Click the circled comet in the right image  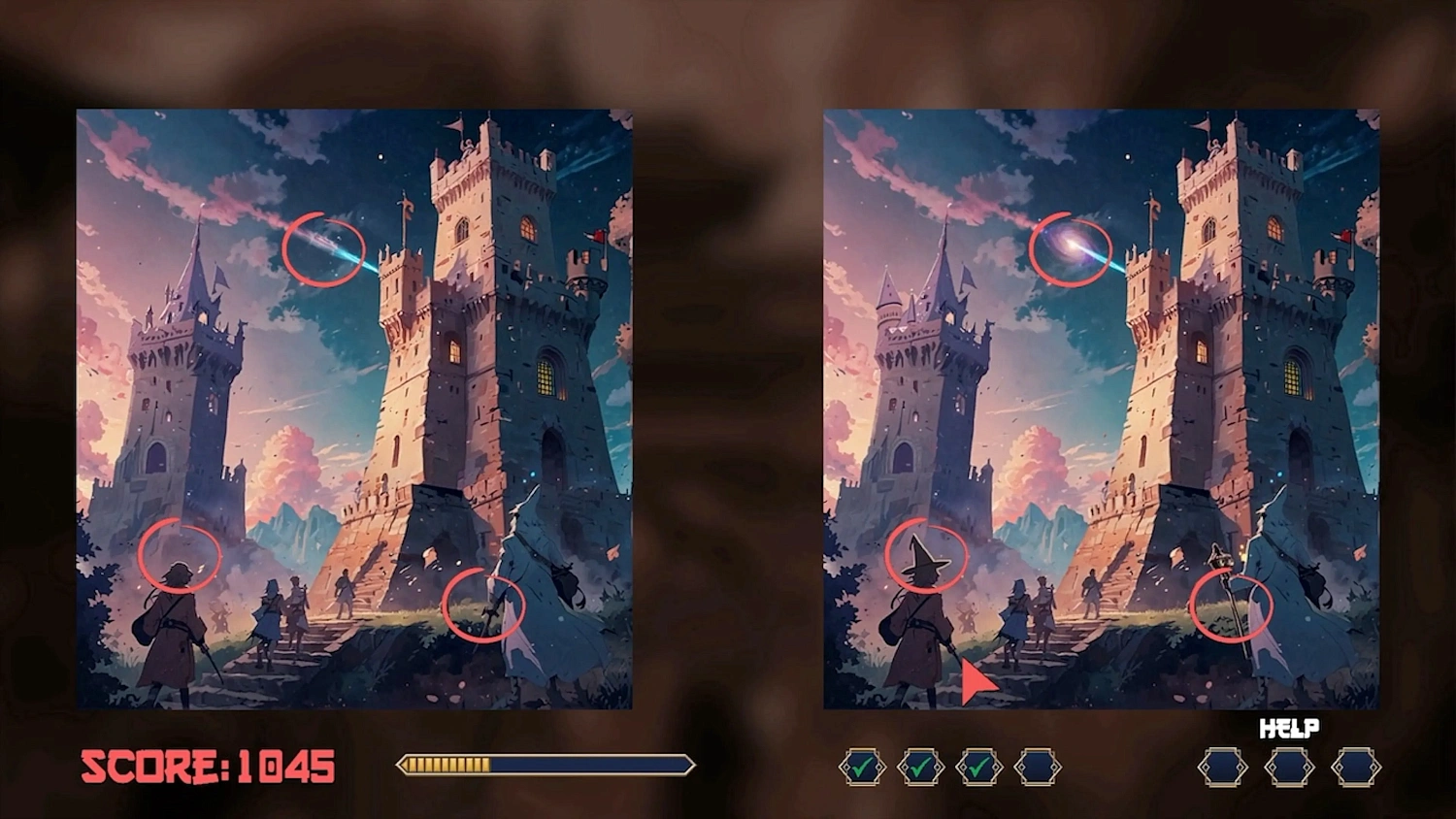[1072, 250]
